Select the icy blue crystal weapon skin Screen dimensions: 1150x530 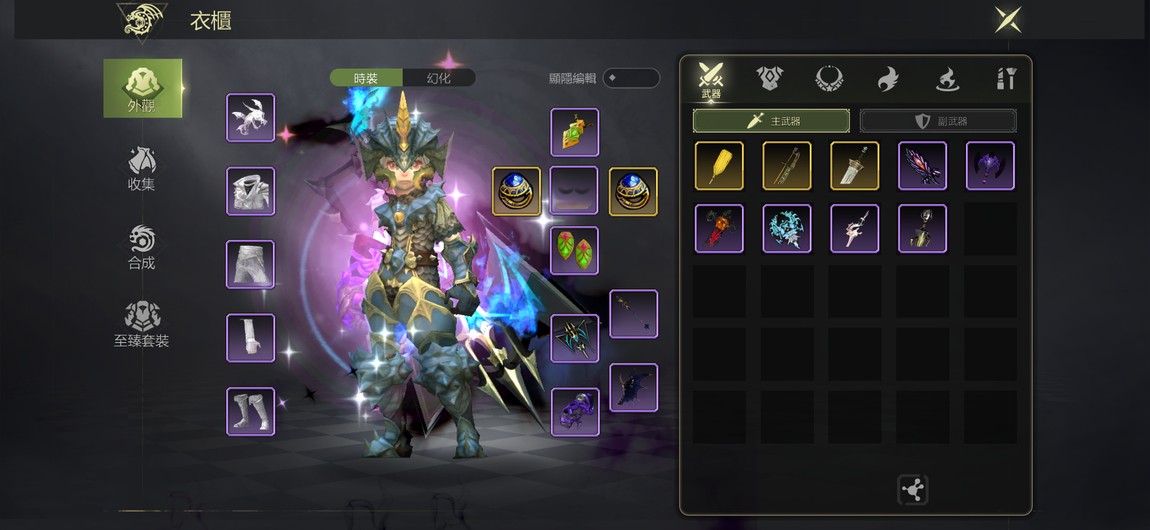pyautogui.click(x=787, y=229)
